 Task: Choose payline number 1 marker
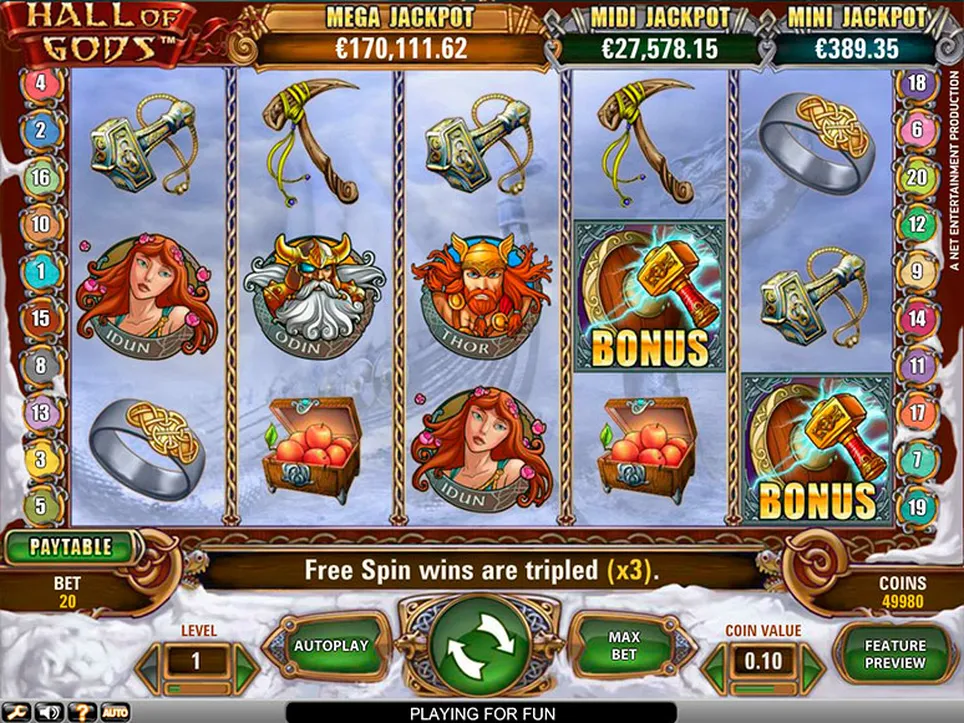(41, 271)
